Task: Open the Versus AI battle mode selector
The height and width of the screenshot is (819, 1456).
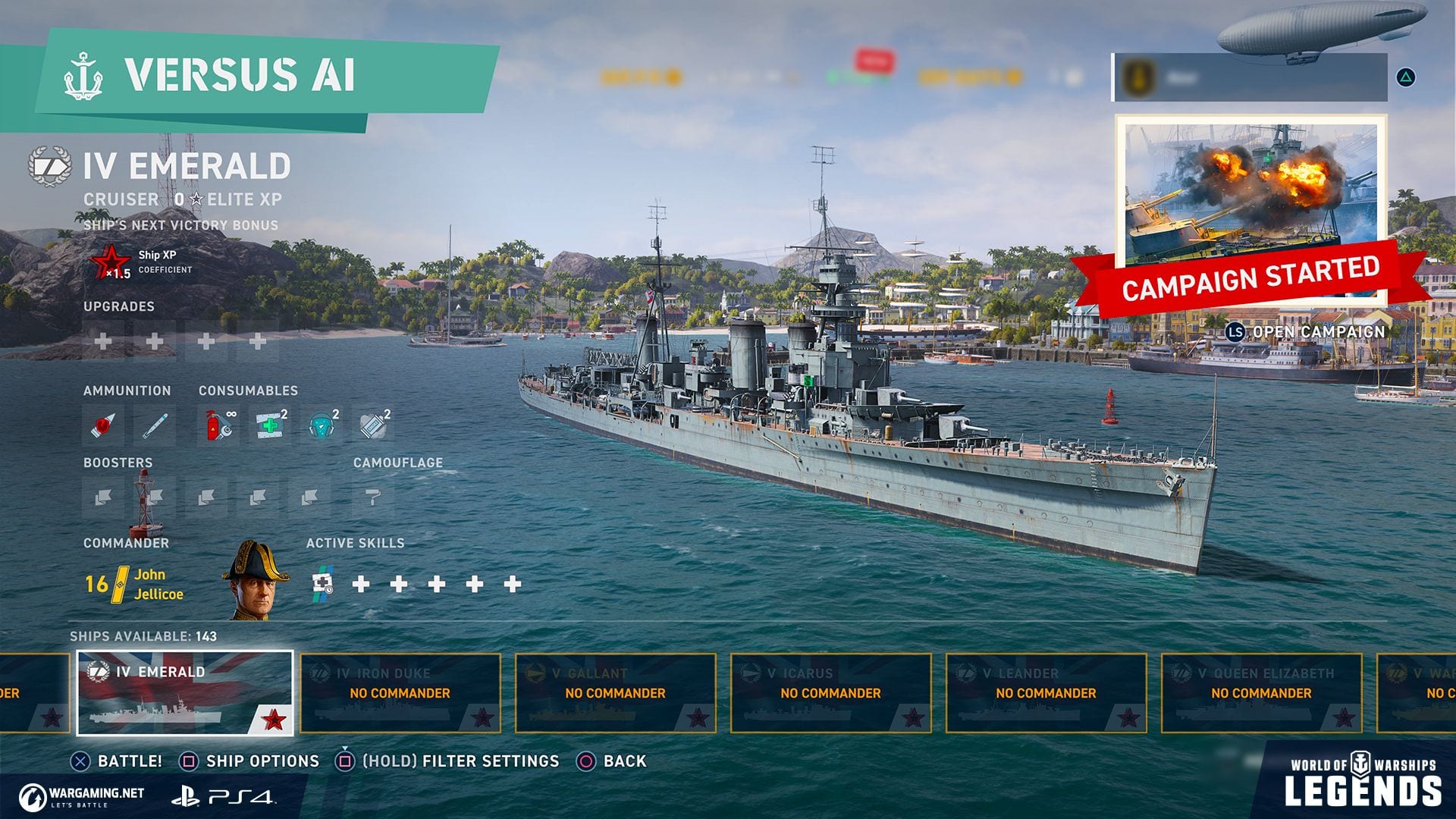Action: pos(240,76)
